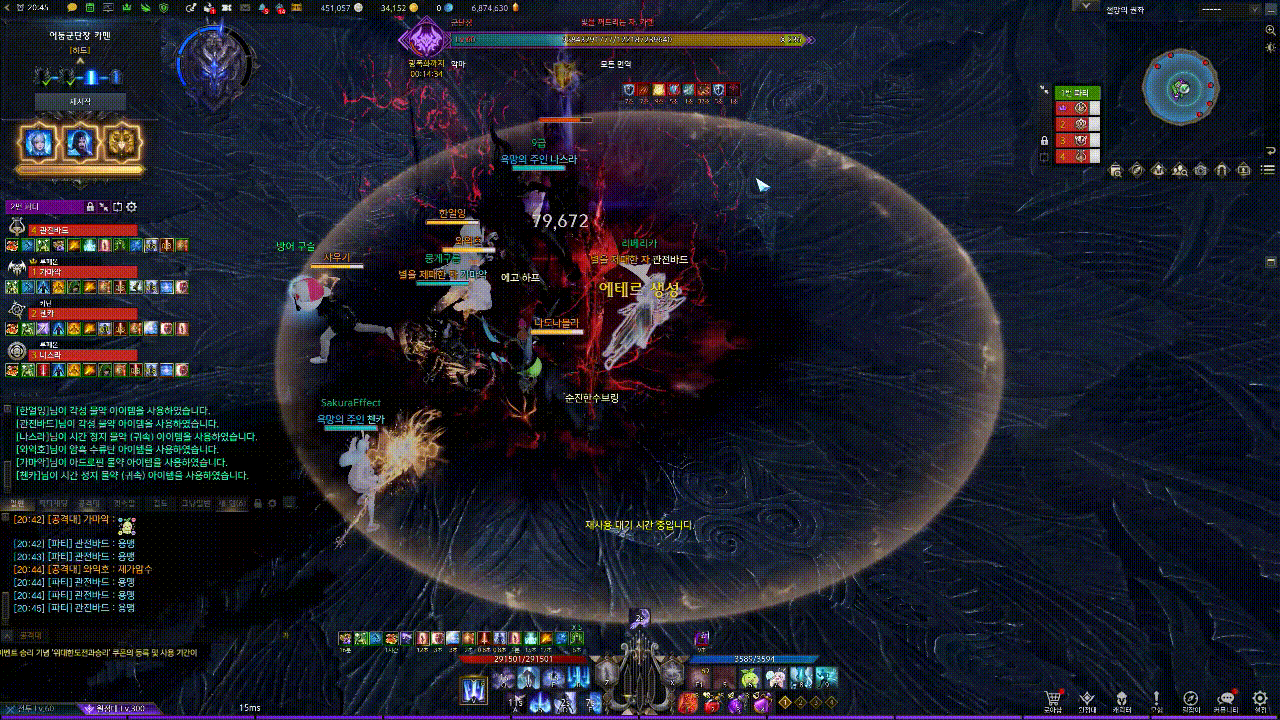Select the golden crest card
The height and width of the screenshot is (720, 1280).
tap(122, 143)
